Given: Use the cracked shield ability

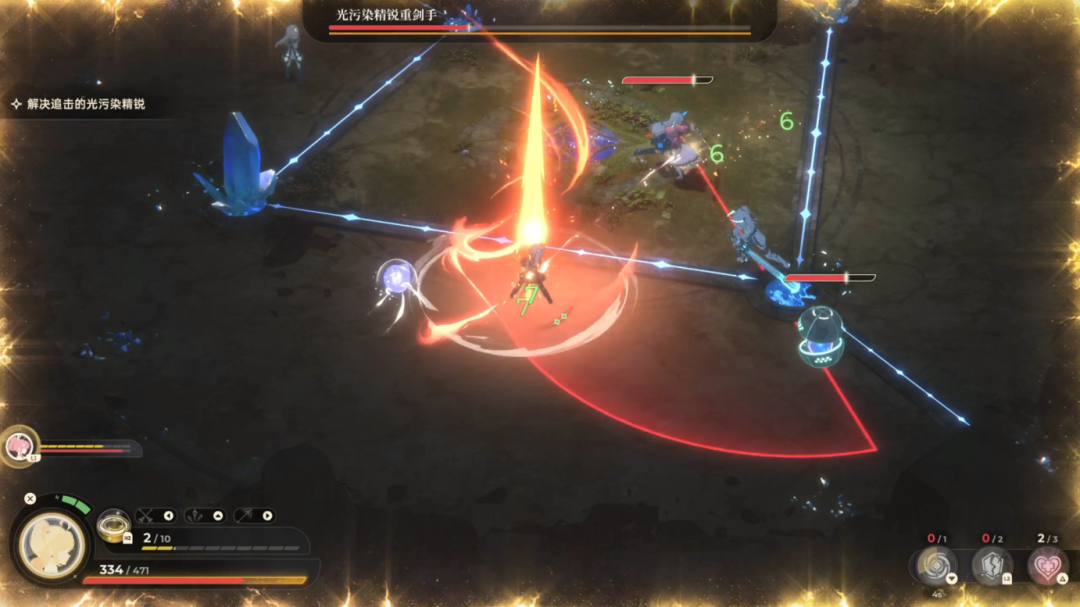Looking at the screenshot, I should 992,566.
